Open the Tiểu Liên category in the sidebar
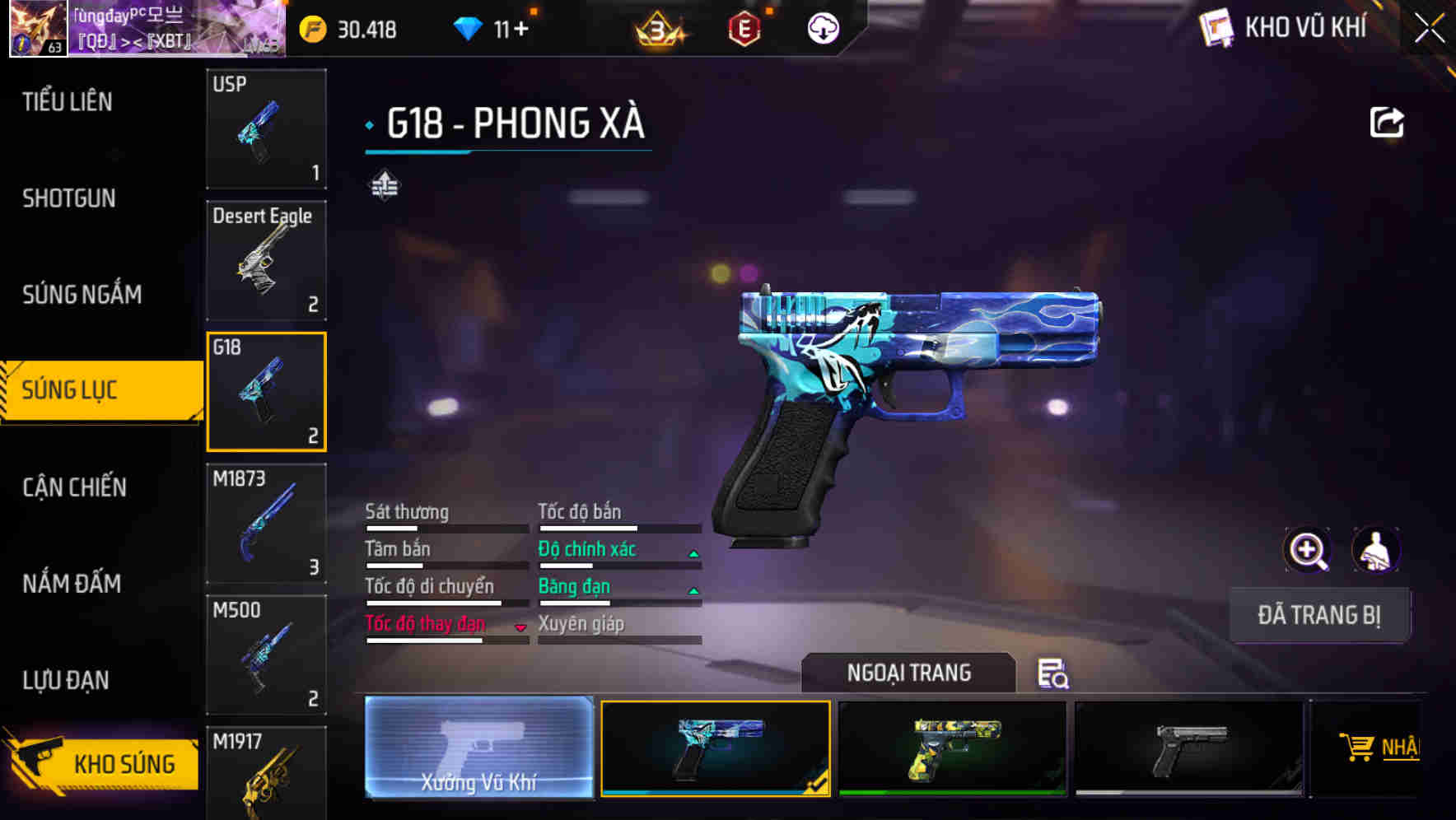This screenshot has width=1456, height=820. coord(68,102)
